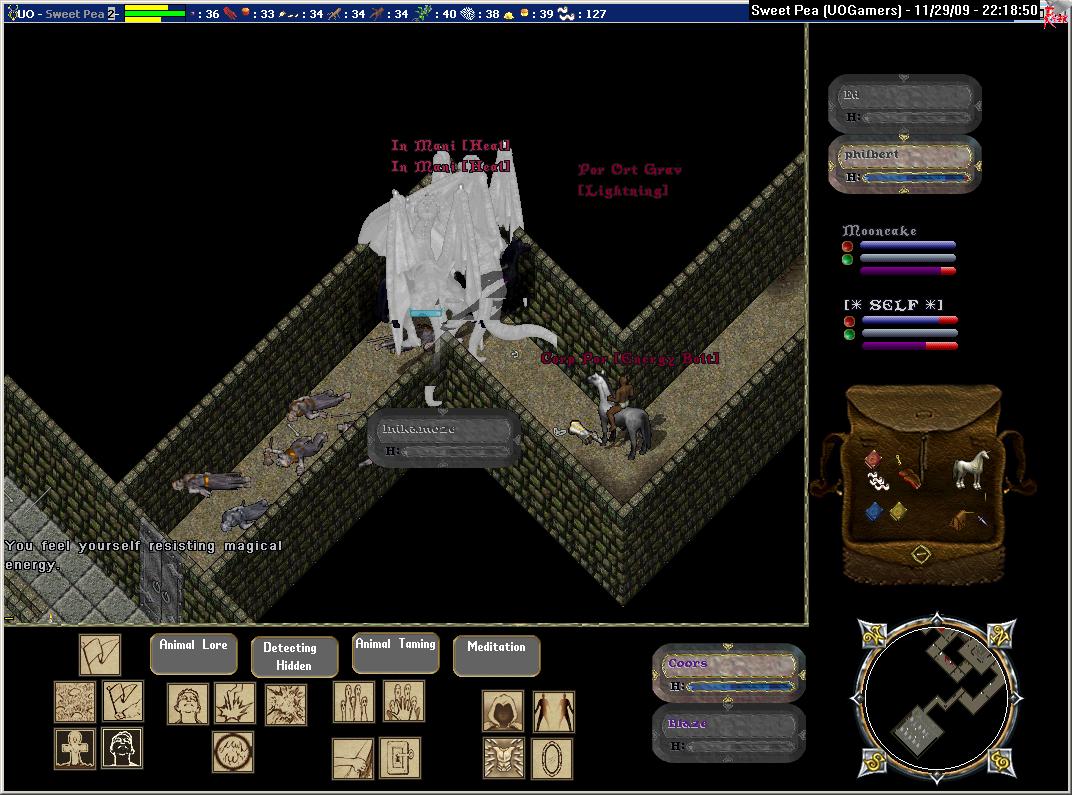Select the yellow book in the backpack
Image resolution: width=1072 pixels, height=795 pixels.
pyautogui.click(x=899, y=510)
